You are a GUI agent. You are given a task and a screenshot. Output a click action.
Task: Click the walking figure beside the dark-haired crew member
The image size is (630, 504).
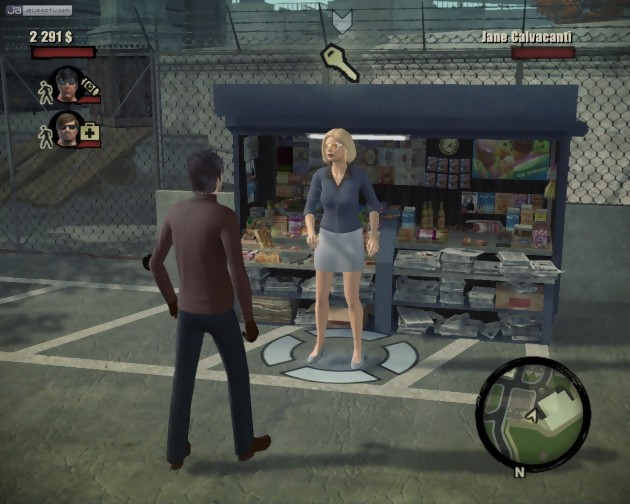[x=44, y=93]
